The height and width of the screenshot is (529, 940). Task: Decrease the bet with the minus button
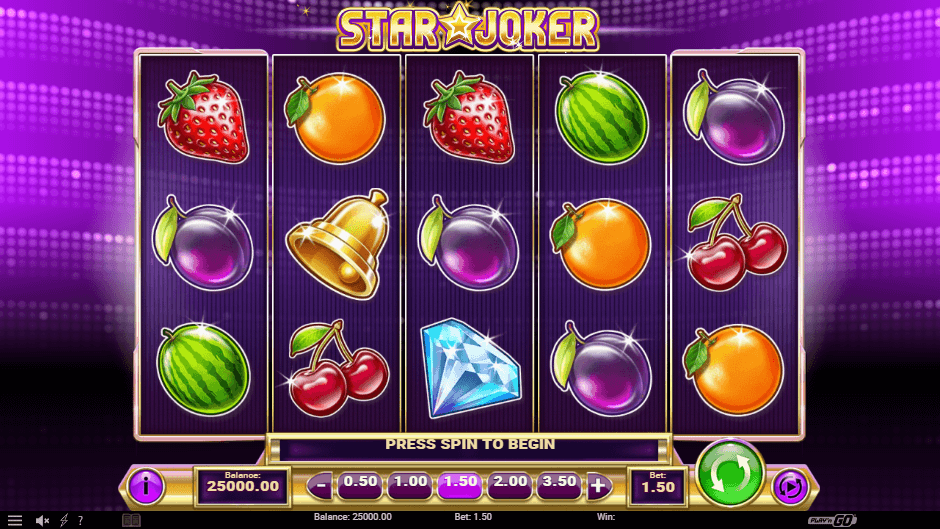coord(320,486)
